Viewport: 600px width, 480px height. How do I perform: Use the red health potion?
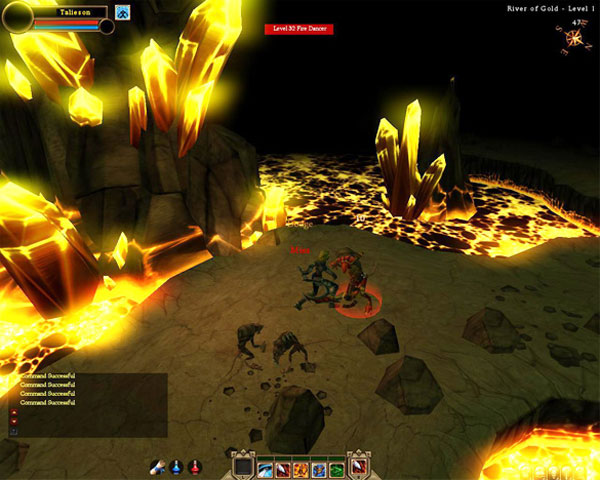196,467
